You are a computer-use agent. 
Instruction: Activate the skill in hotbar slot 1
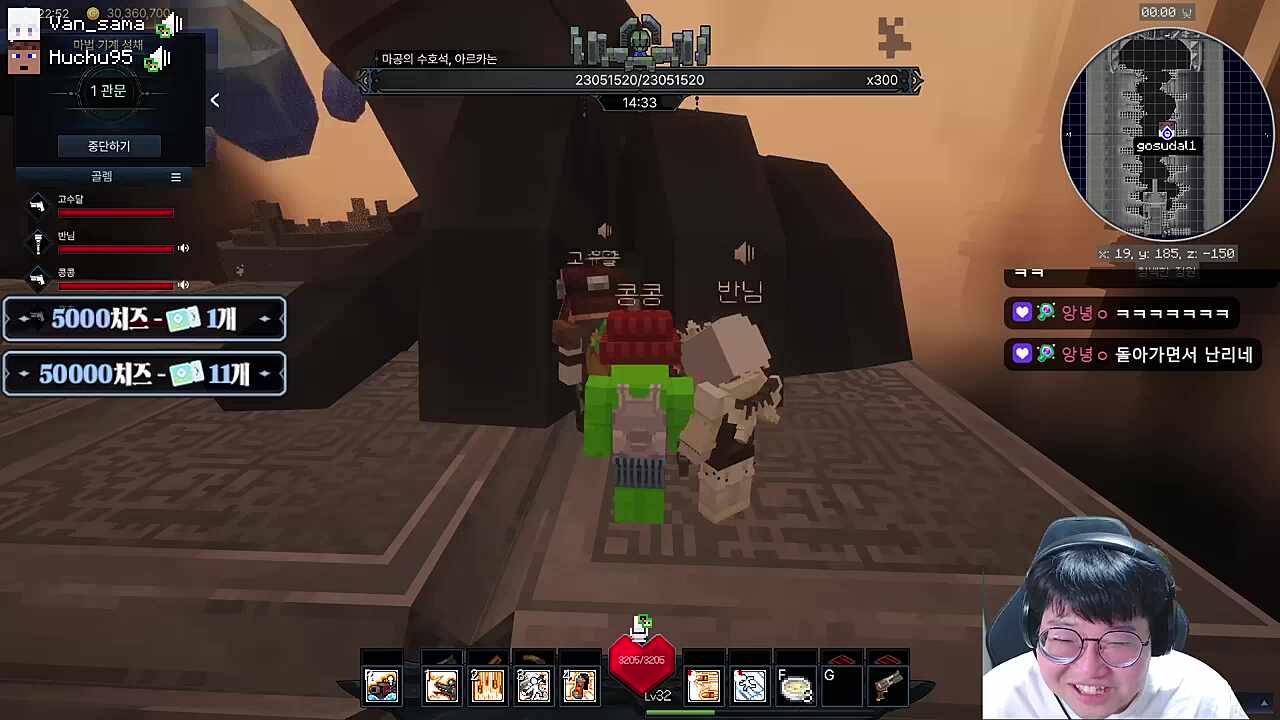[441, 685]
